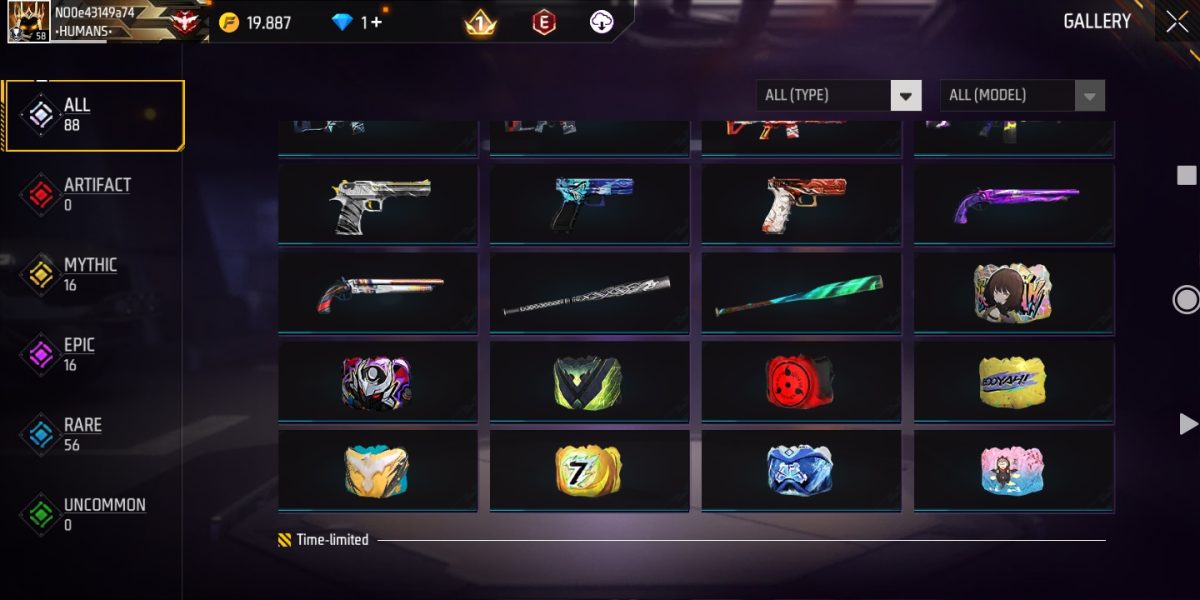The image size is (1200, 600).
Task: Select the silver Desert Eagle skin
Action: (378, 204)
